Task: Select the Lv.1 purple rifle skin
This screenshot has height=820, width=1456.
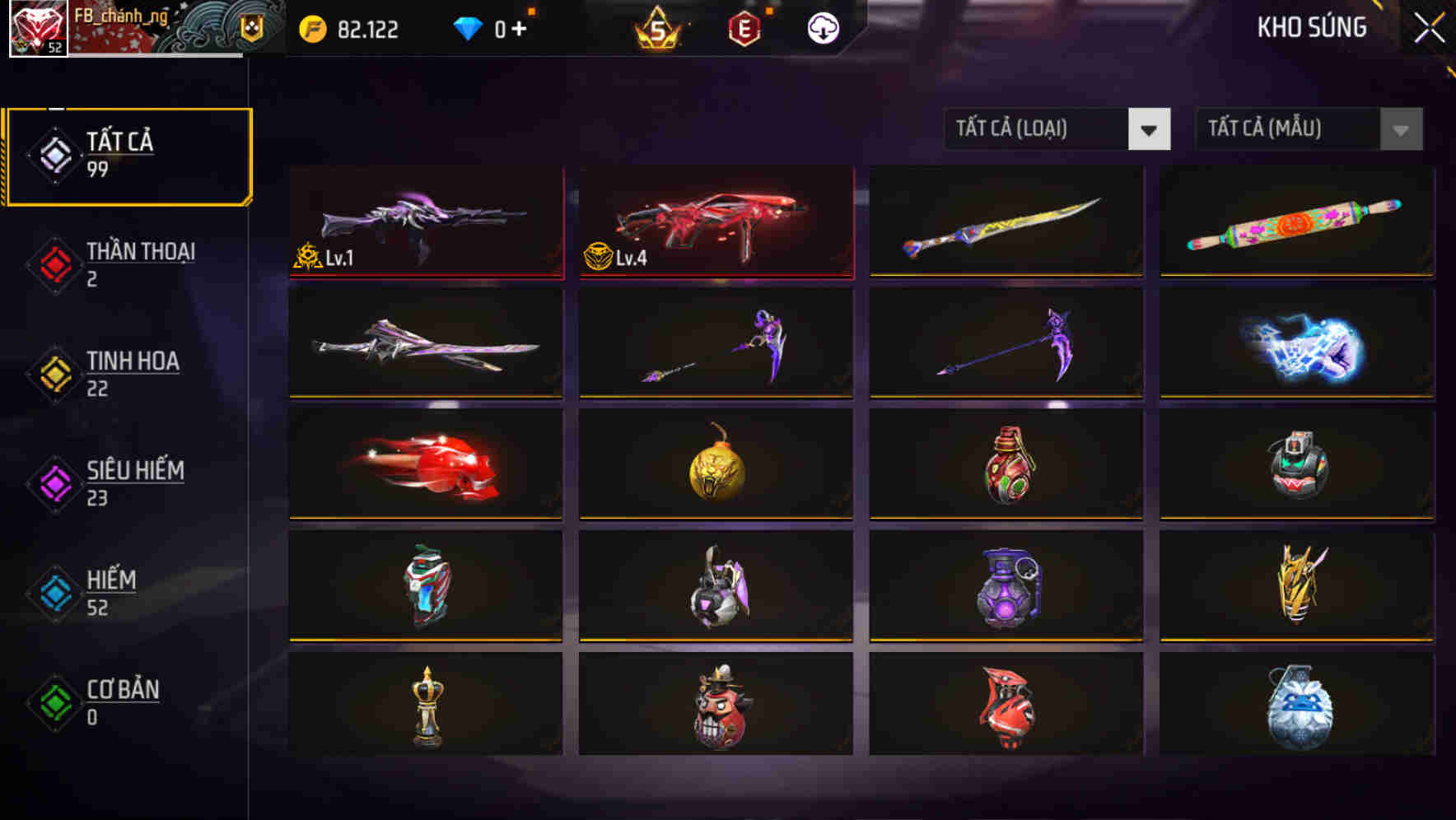Action: (x=426, y=222)
